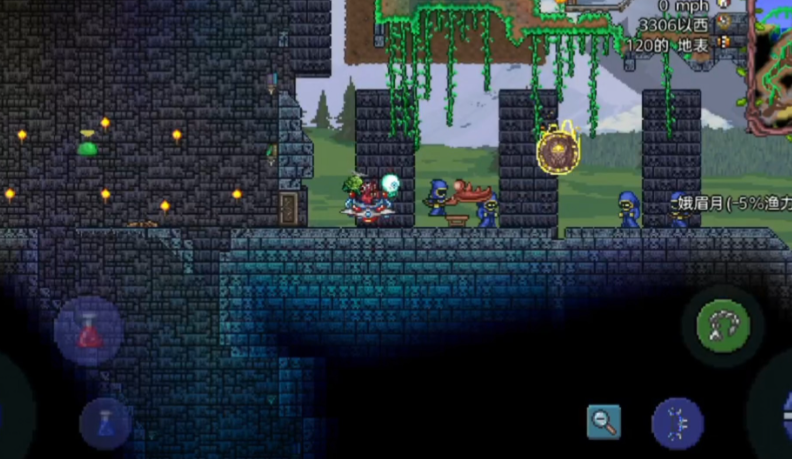Viewport: 792px width, 459px height.
Task: Use the blue mana potion quick button
Action: click(106, 421)
